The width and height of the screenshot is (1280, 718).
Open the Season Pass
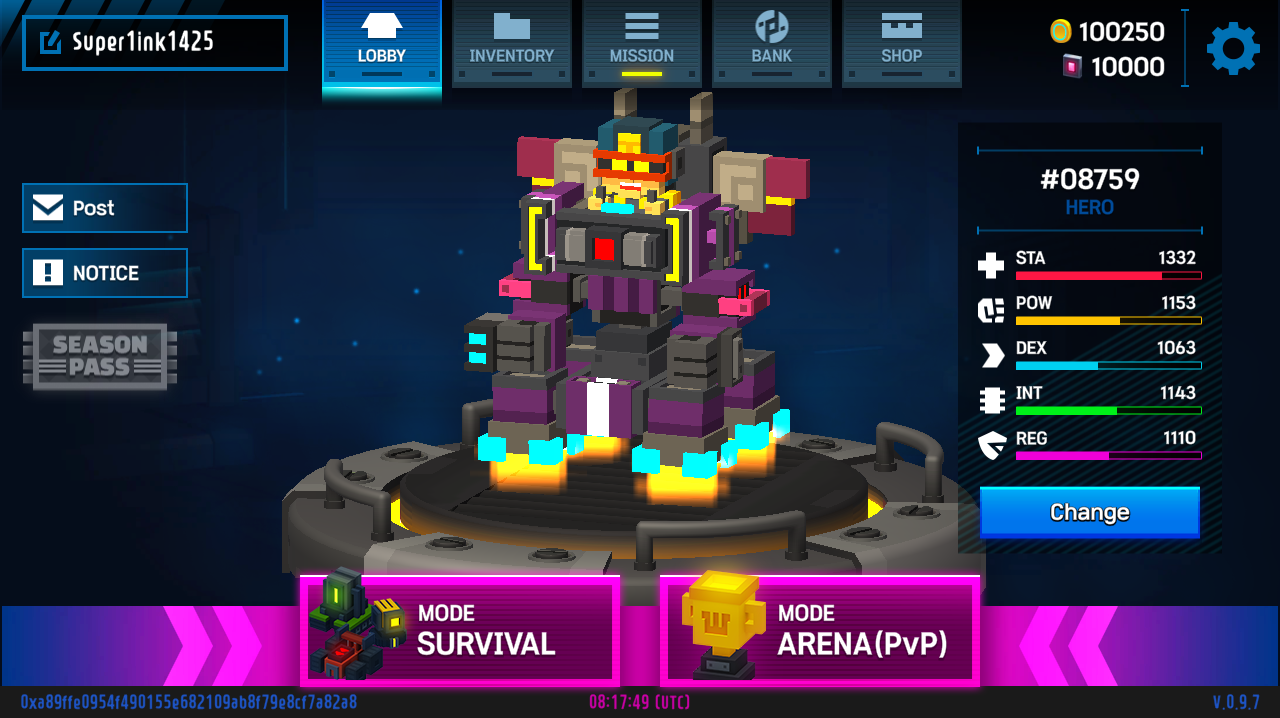[x=100, y=356]
